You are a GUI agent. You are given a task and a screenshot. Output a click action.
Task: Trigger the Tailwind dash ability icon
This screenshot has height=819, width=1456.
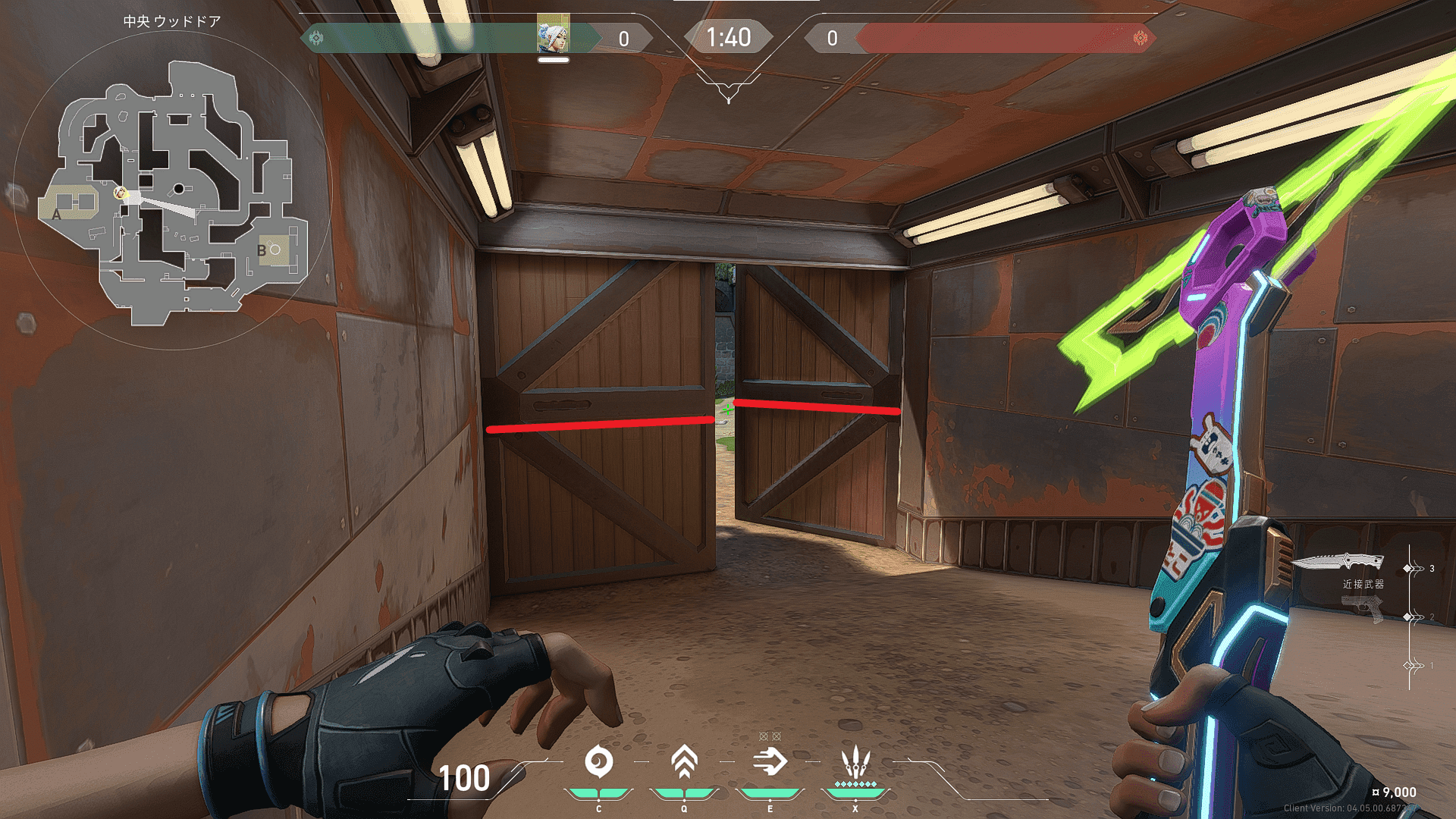click(x=770, y=762)
